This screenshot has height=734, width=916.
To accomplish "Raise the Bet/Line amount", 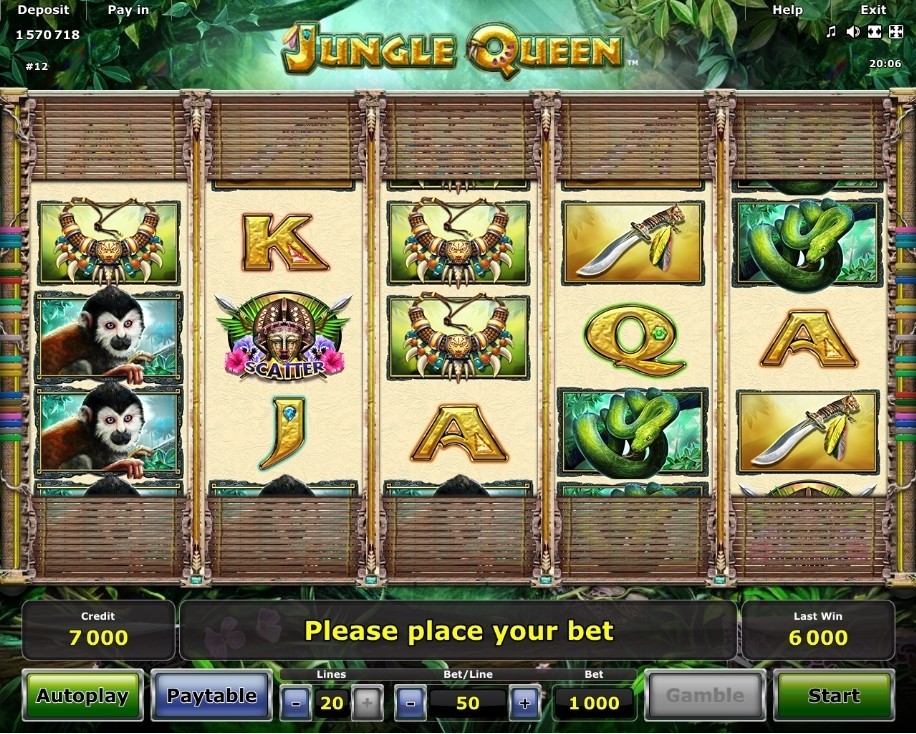I will pyautogui.click(x=525, y=703).
